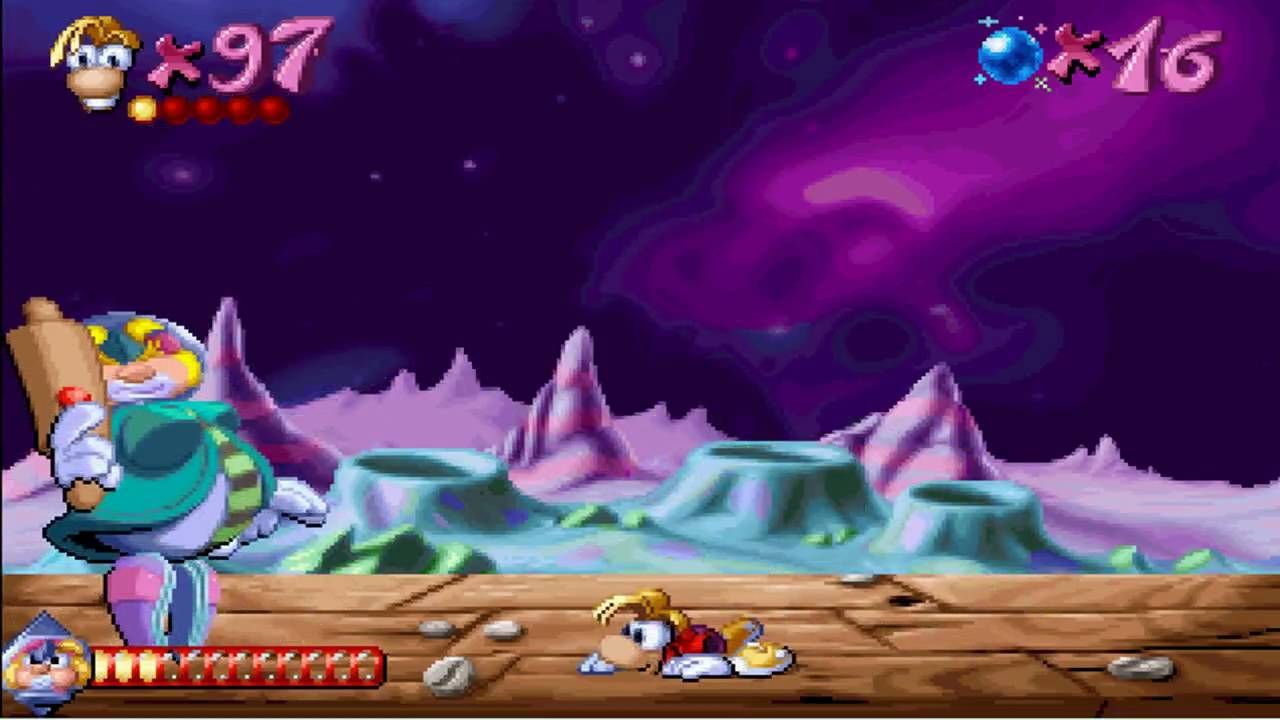
Task: Select the first red health dot
Action: tap(172, 107)
